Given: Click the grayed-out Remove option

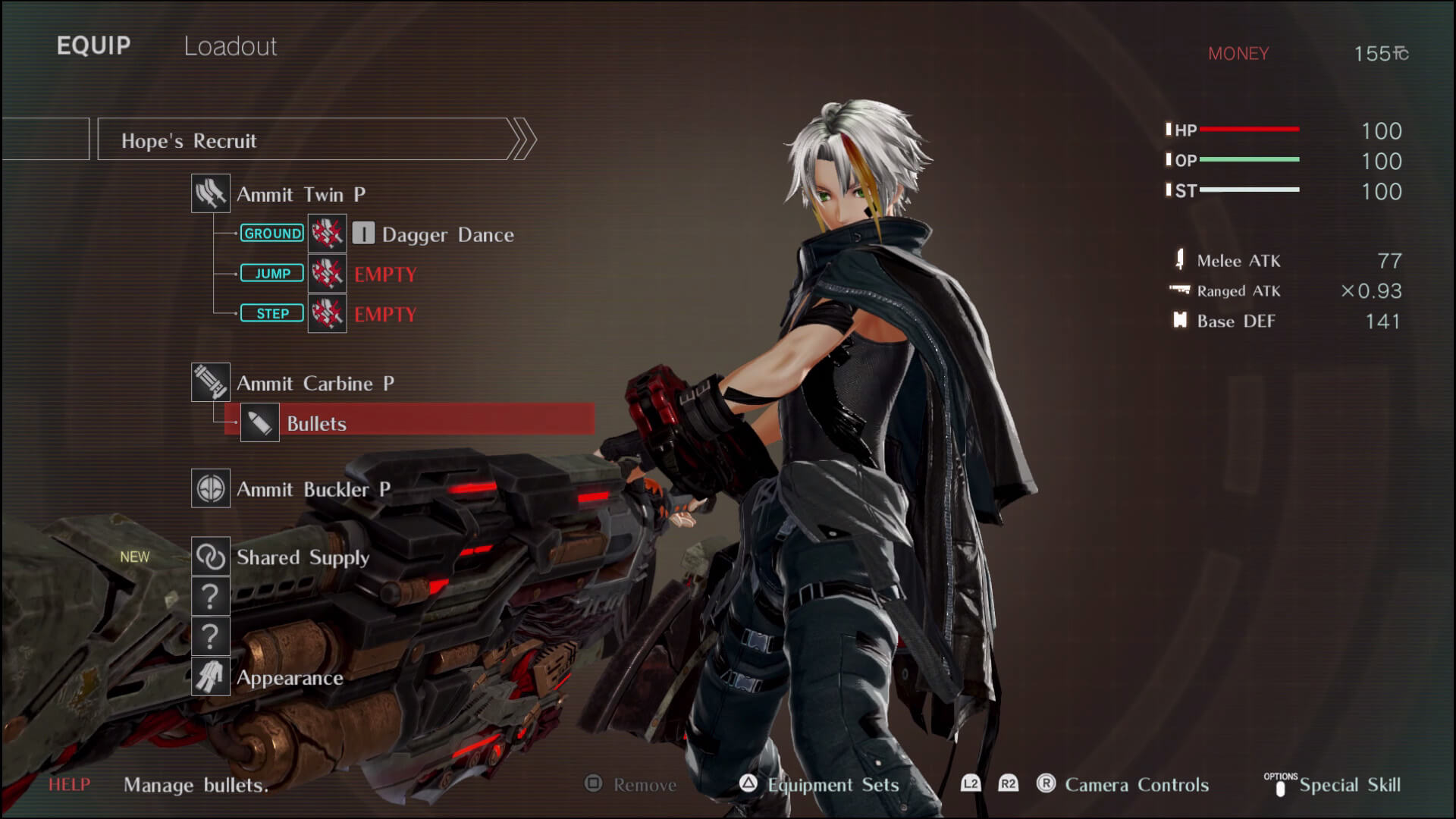Looking at the screenshot, I should [644, 785].
